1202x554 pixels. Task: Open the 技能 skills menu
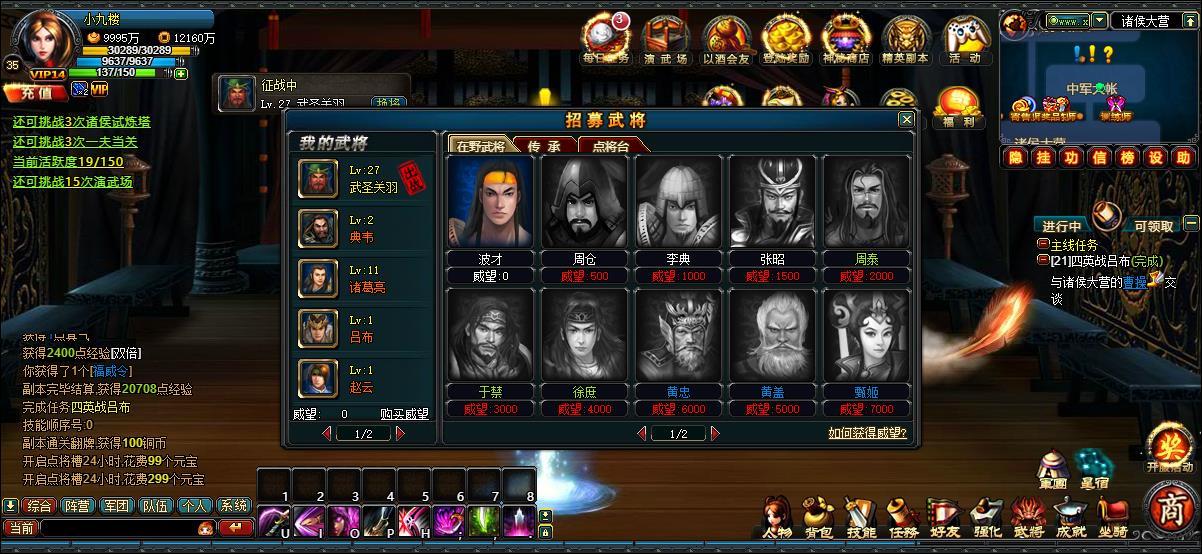point(861,516)
